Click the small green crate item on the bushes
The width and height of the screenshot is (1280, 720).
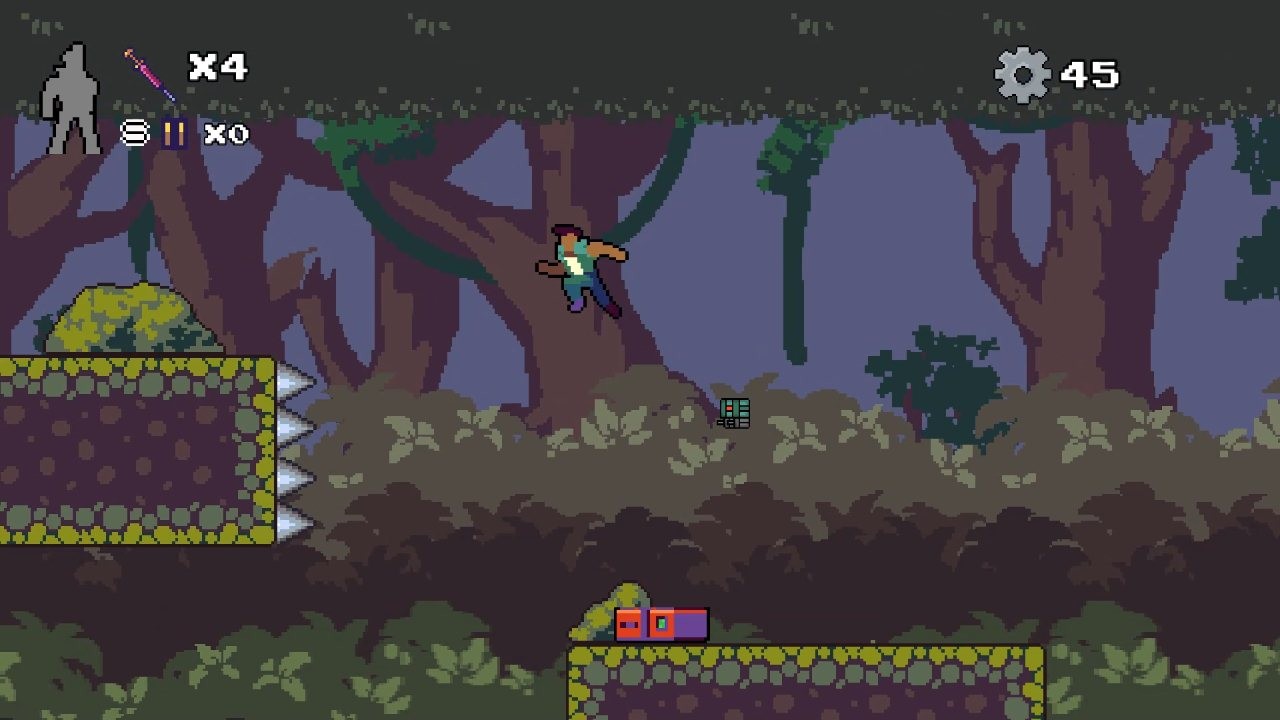pyautogui.click(x=736, y=412)
